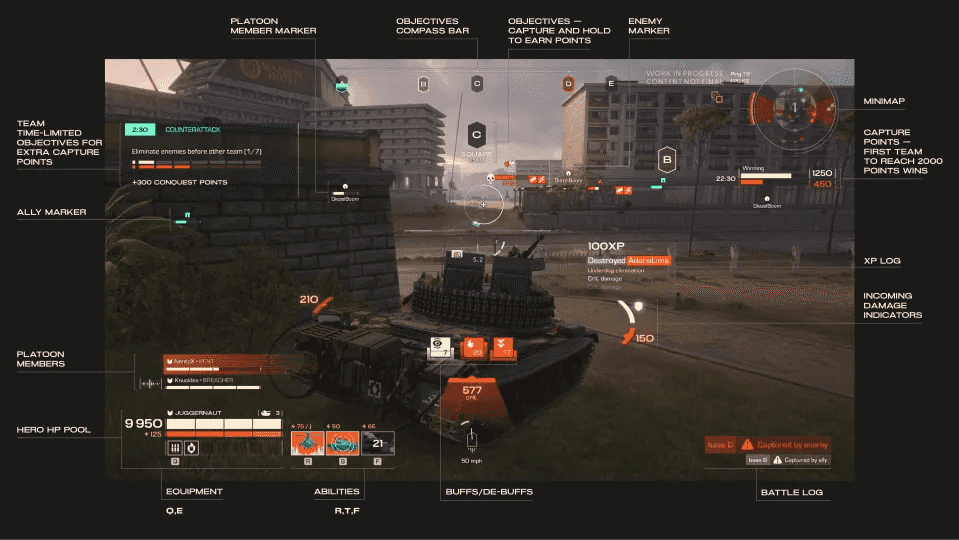The height and width of the screenshot is (540, 959).
Task: Select objective E on compass bar
Action: point(611,84)
